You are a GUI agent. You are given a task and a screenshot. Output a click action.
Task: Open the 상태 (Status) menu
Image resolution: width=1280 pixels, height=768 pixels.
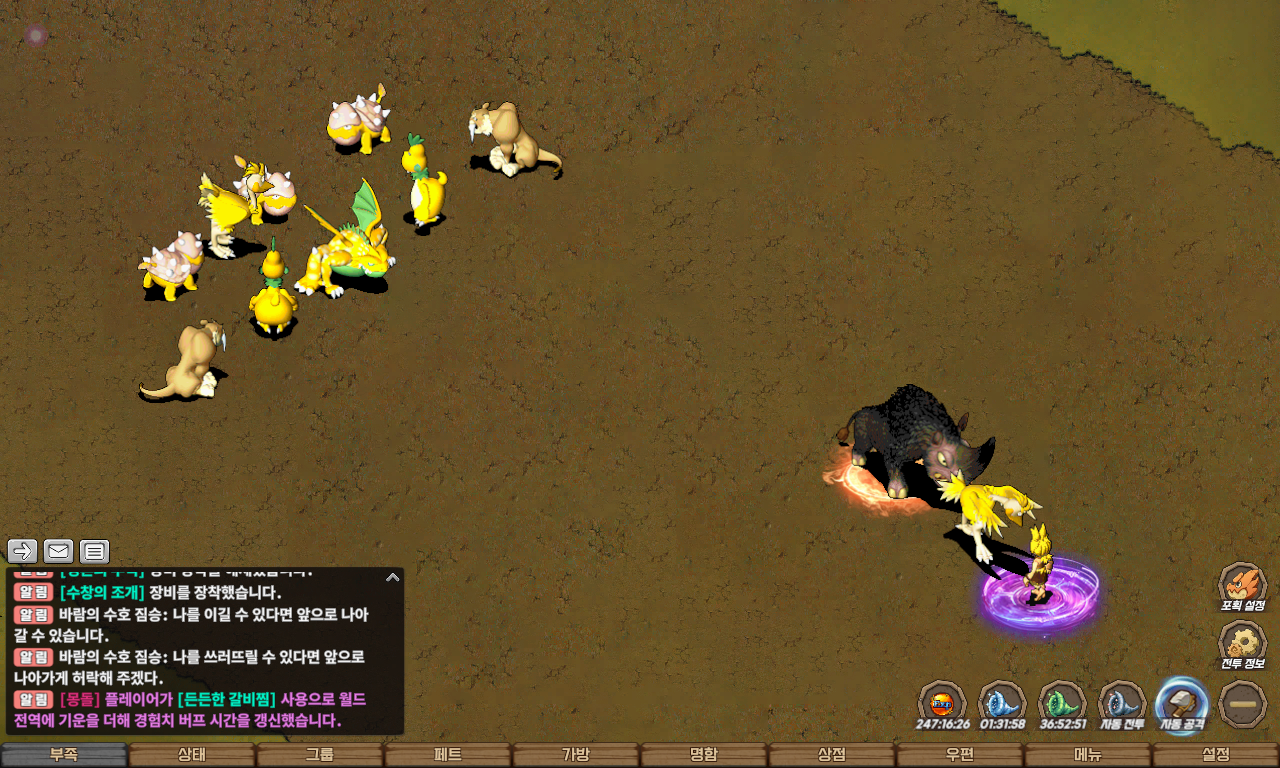(192, 755)
